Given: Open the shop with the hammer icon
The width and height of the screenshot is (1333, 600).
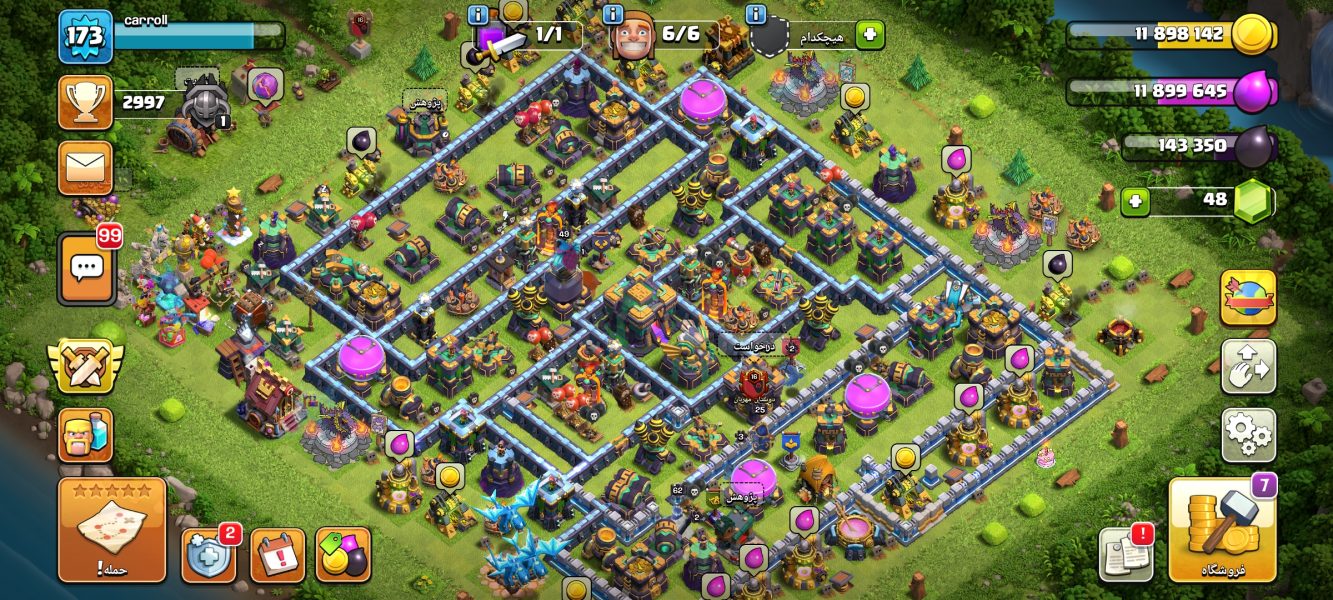Looking at the screenshot, I should click(x=1222, y=530).
